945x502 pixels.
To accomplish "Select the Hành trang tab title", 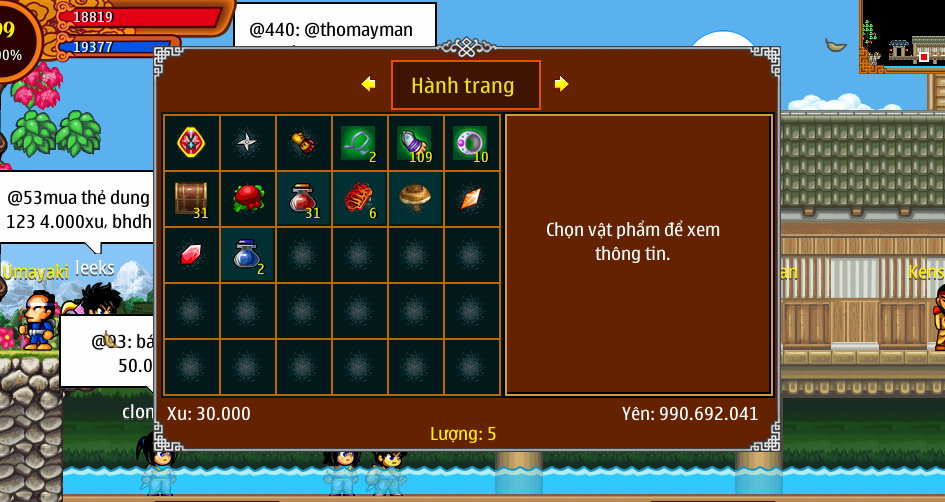I will [x=465, y=85].
